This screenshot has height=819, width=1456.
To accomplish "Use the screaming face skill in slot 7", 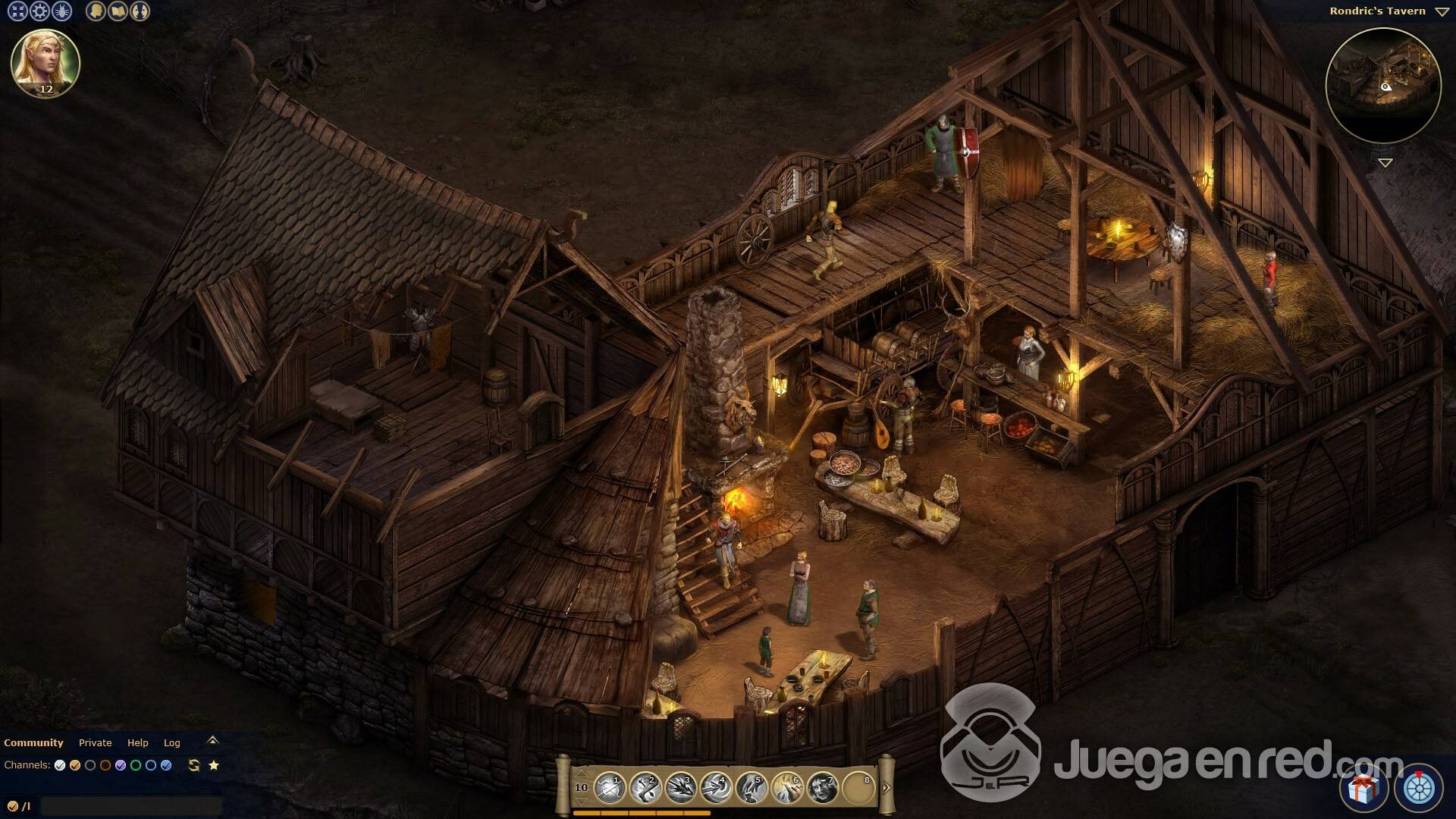I will pyautogui.click(x=822, y=789).
